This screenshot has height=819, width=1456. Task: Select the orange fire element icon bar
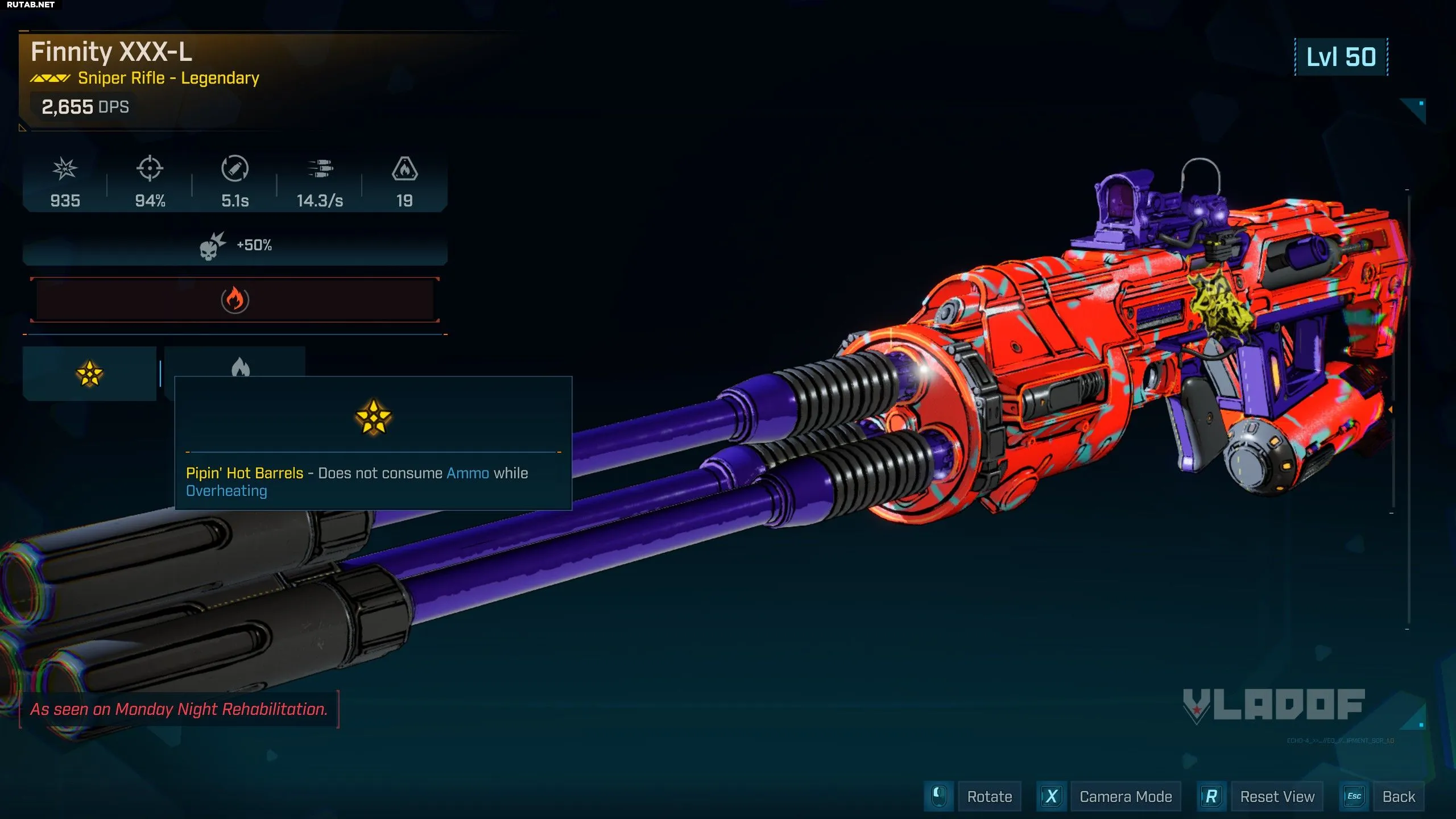[x=234, y=300]
